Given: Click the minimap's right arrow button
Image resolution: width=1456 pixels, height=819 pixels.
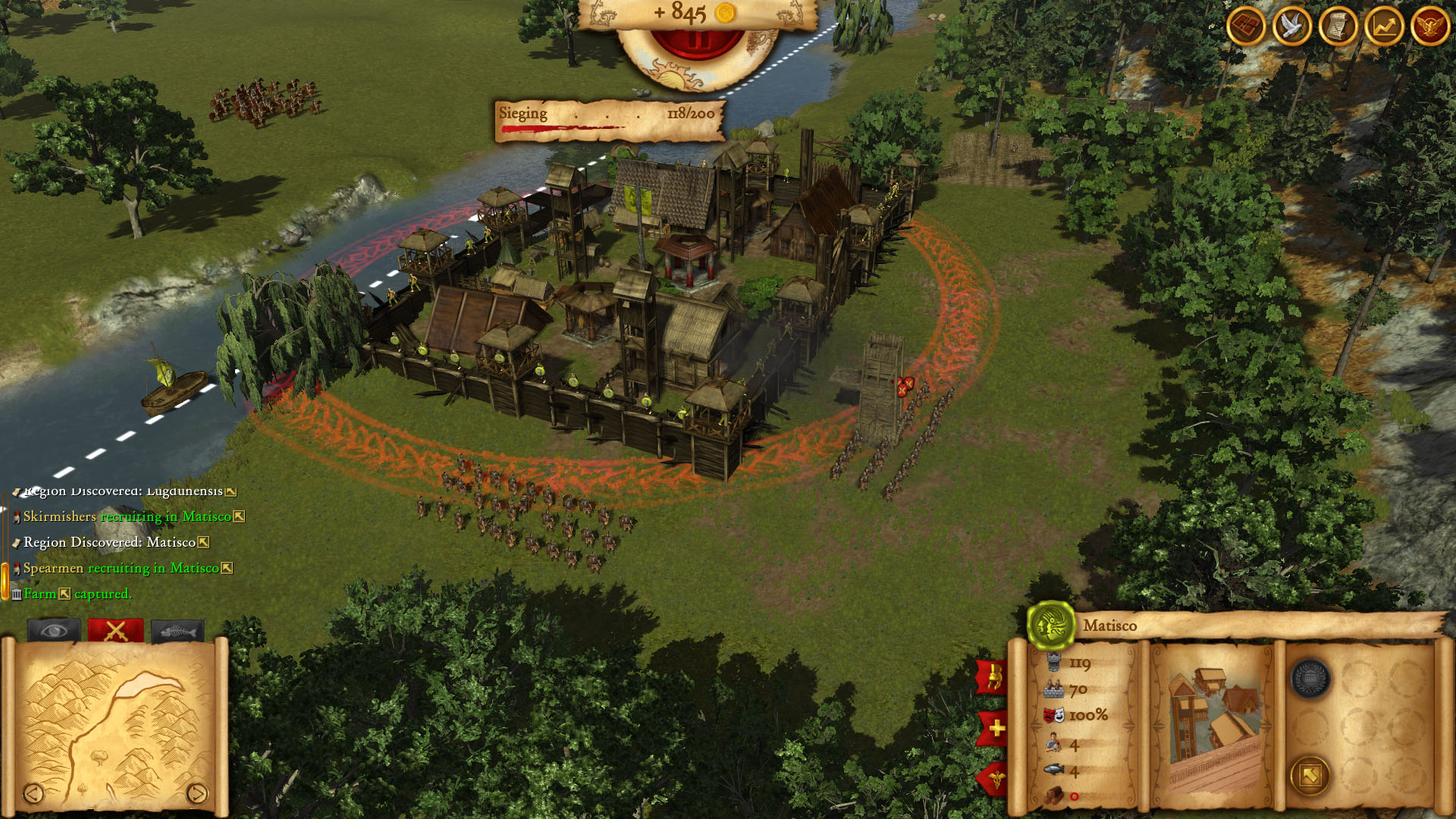Looking at the screenshot, I should [196, 793].
